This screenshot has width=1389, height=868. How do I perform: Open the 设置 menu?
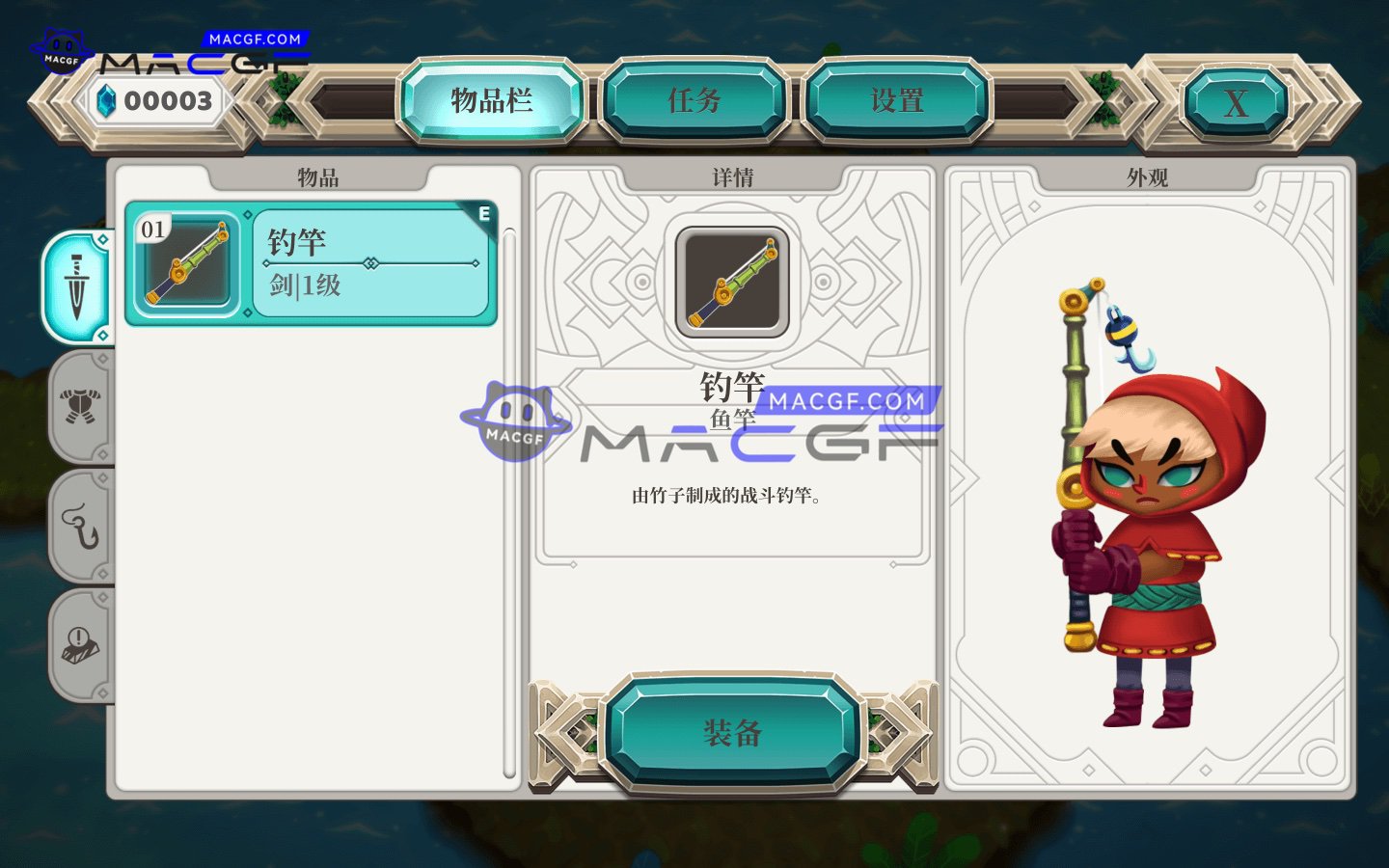click(897, 99)
